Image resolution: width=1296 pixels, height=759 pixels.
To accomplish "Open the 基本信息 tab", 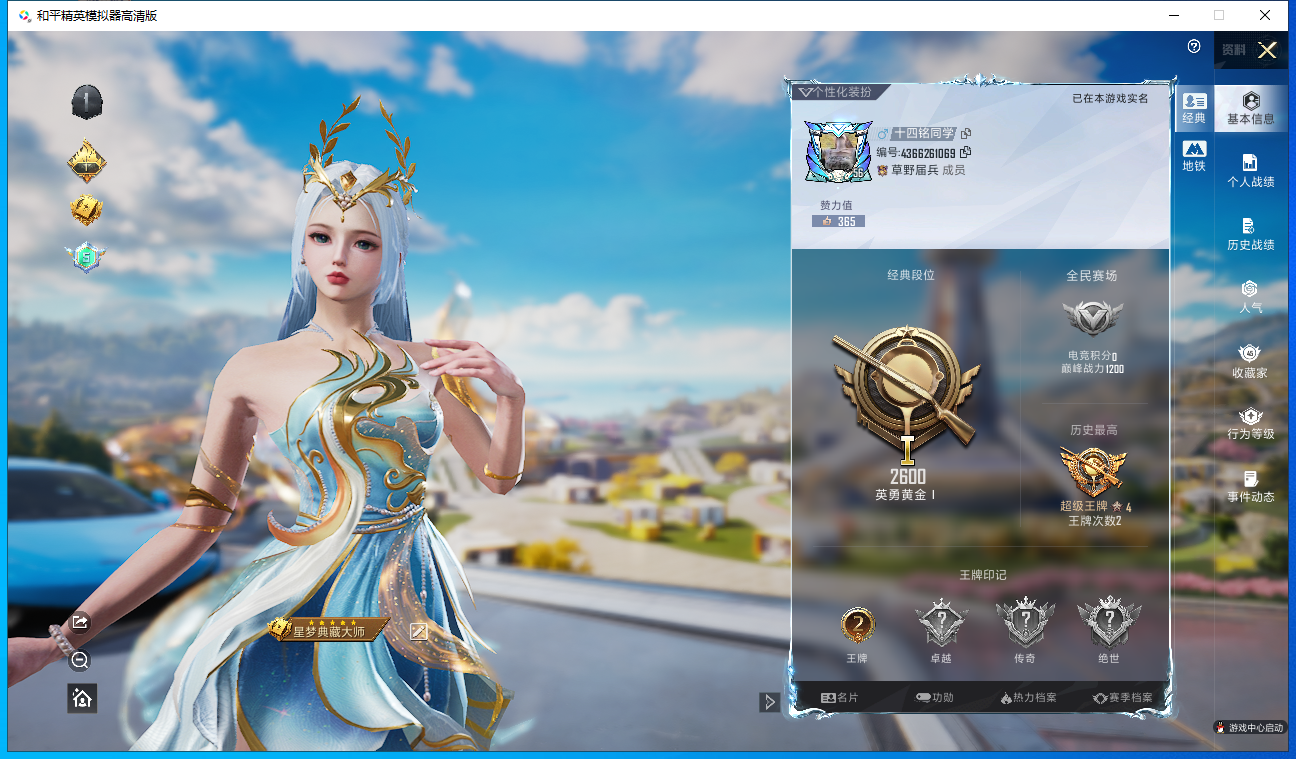I will [x=1250, y=108].
